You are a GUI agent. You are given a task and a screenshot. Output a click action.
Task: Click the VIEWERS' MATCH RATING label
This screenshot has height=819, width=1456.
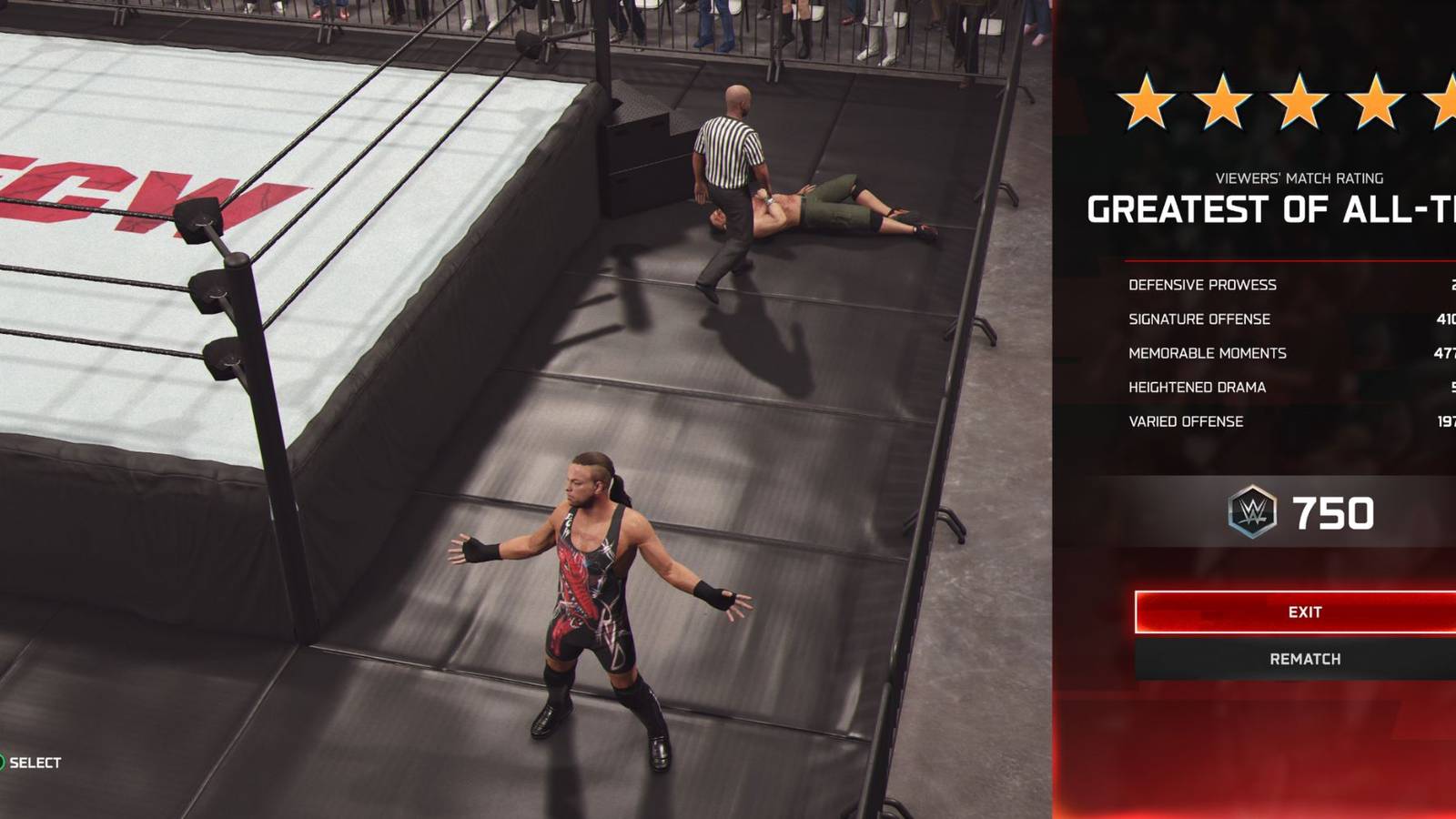point(1301,178)
